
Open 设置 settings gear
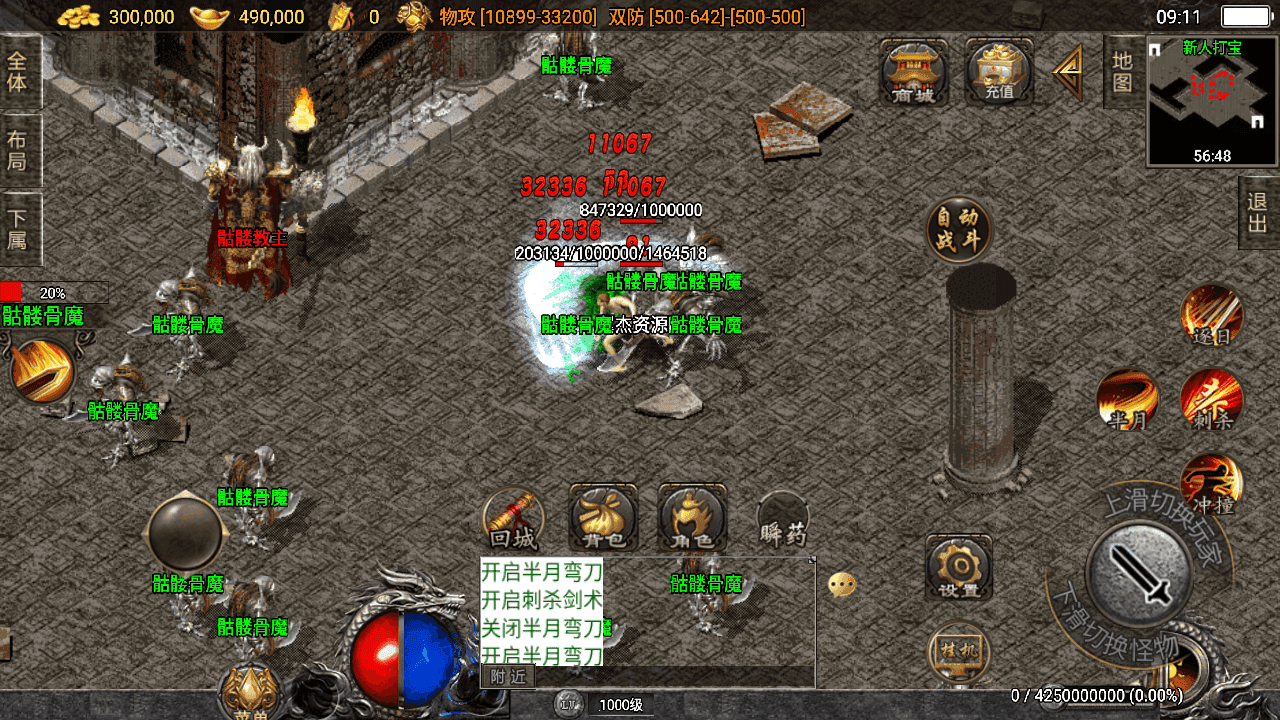tap(959, 568)
